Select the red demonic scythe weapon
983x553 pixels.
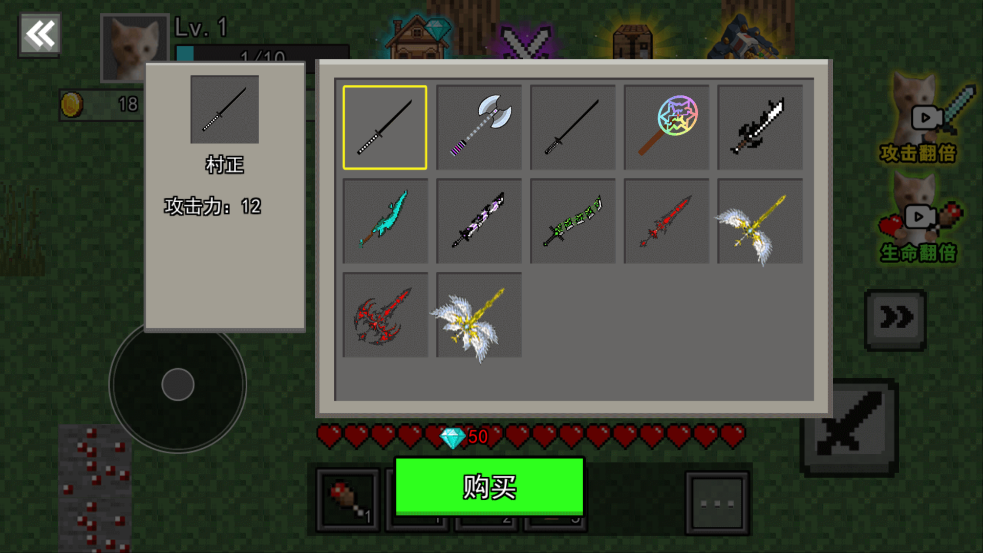(385, 315)
